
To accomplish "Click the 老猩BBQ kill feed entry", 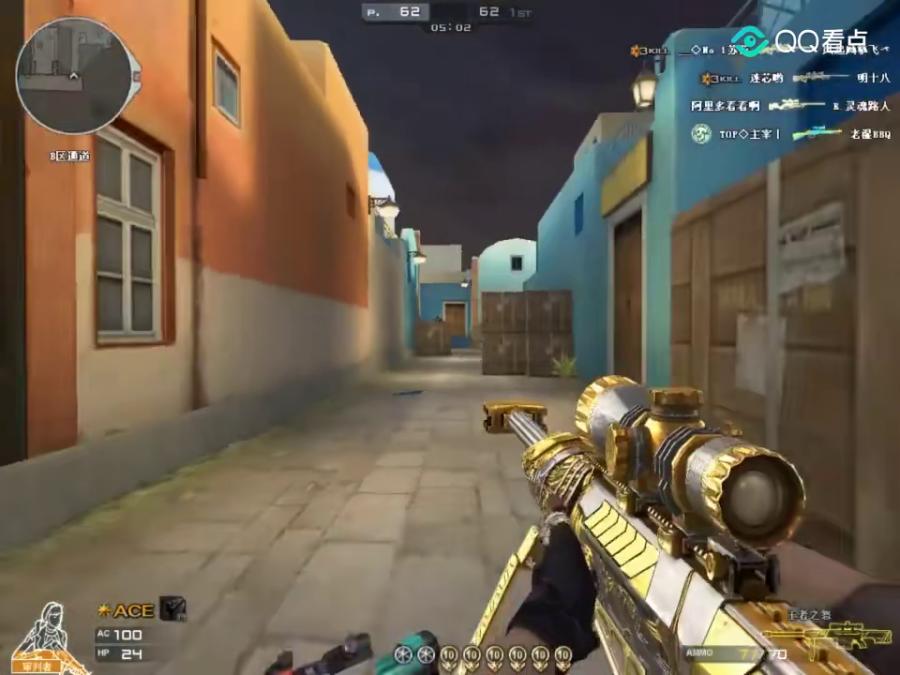I will pos(869,133).
